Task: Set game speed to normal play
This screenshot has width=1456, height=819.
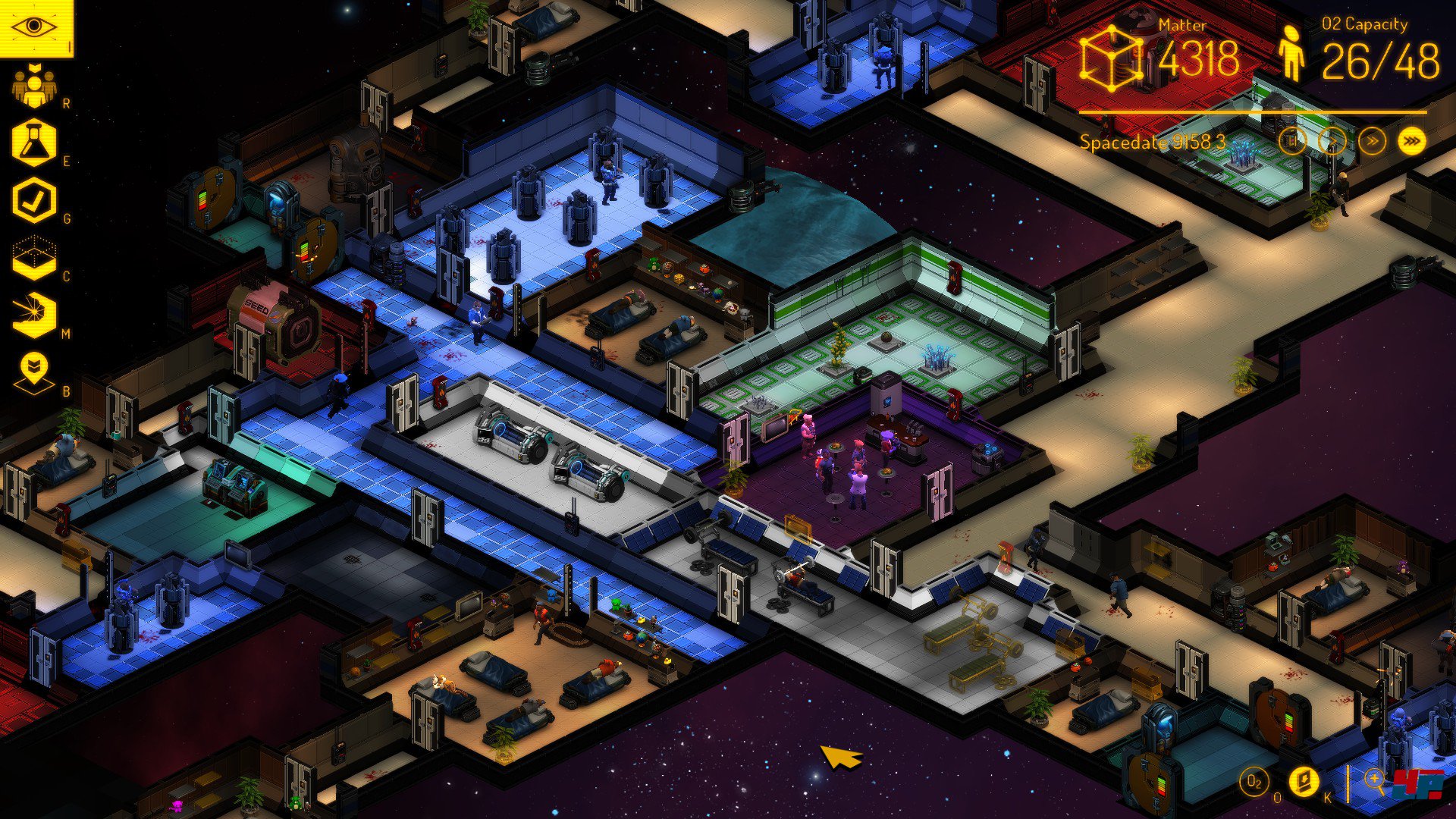Action: click(1332, 141)
